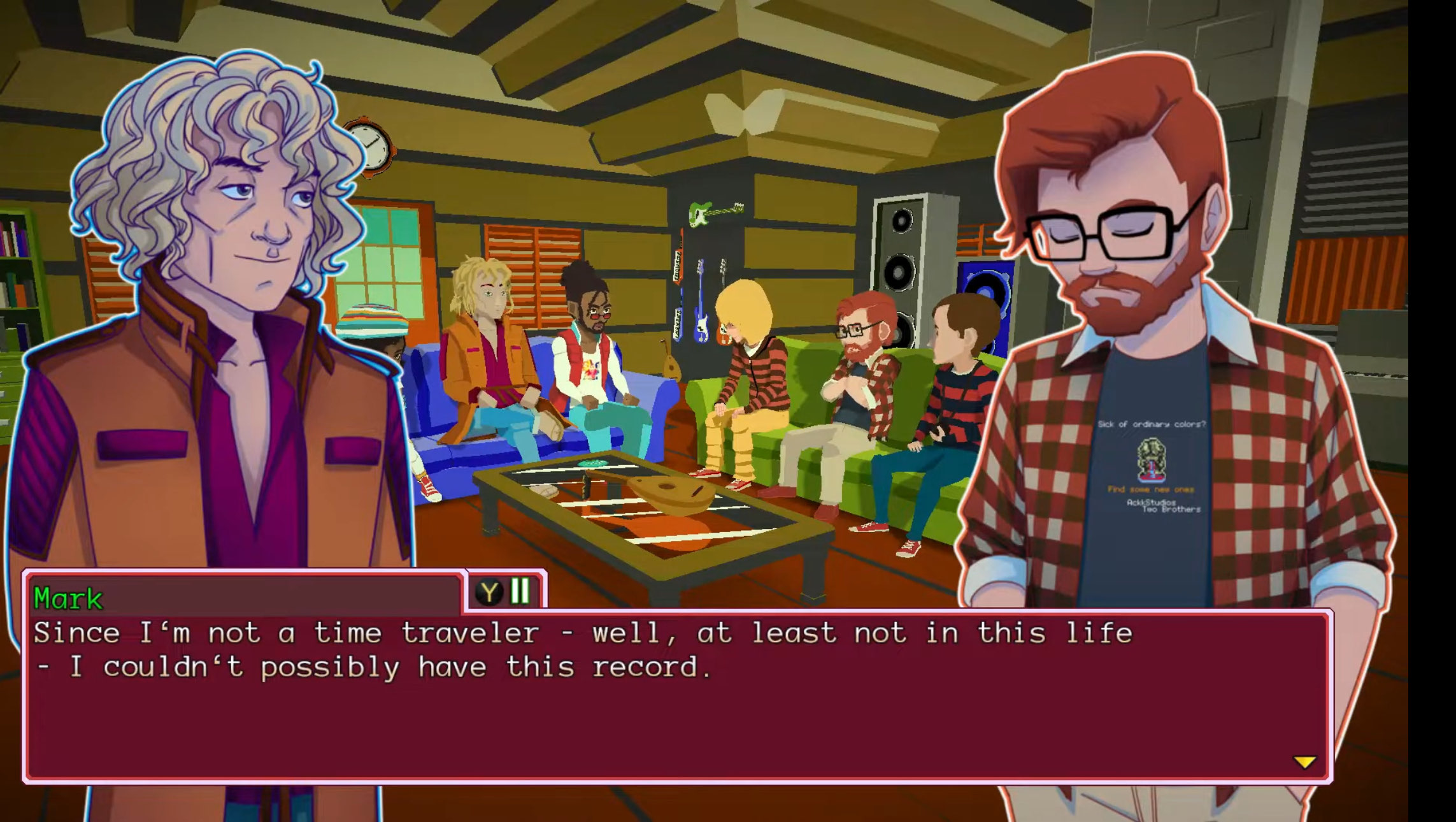Advance dialogue with the yellow arrow

tap(1304, 762)
